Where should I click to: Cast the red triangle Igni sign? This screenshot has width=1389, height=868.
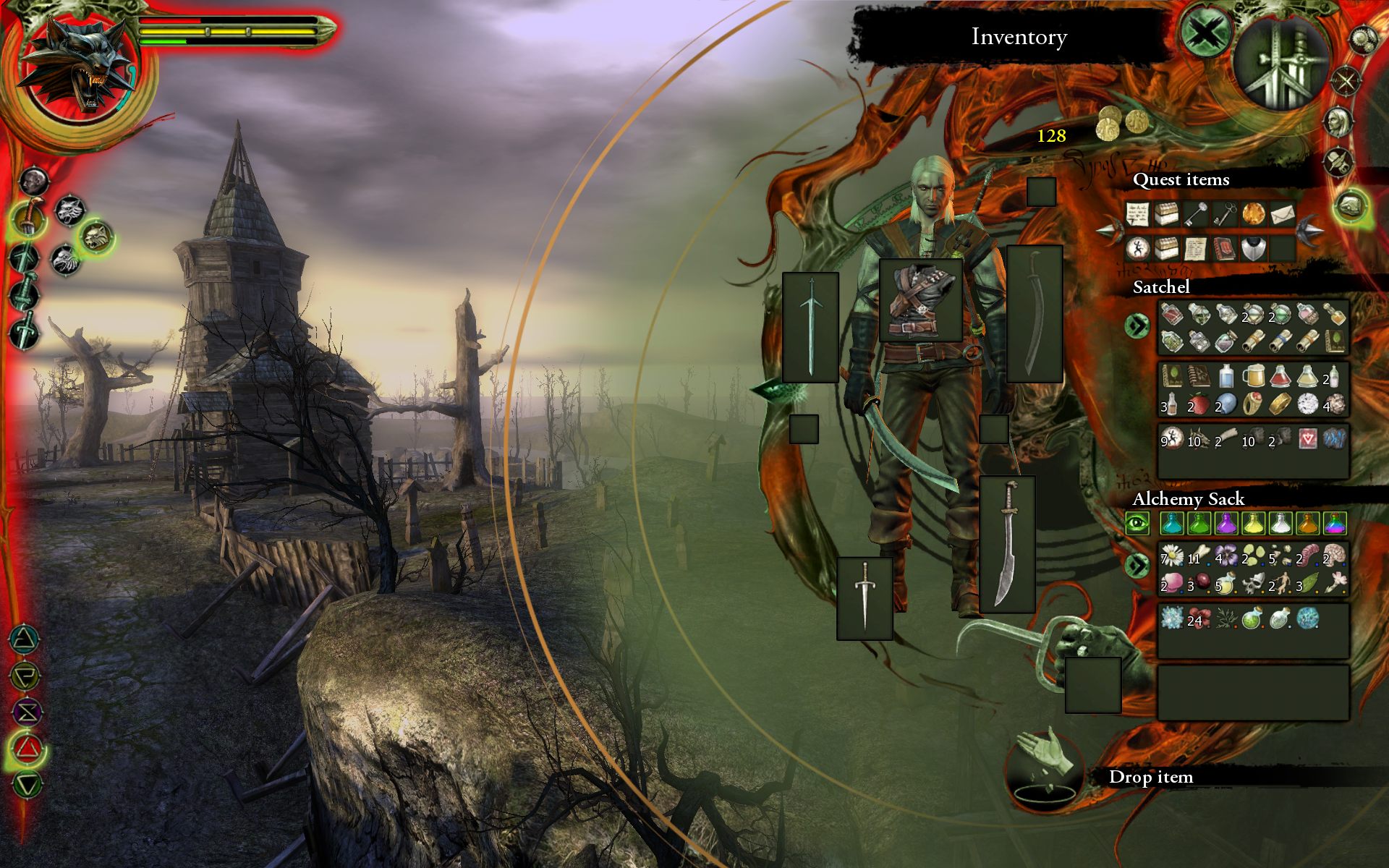click(27, 748)
